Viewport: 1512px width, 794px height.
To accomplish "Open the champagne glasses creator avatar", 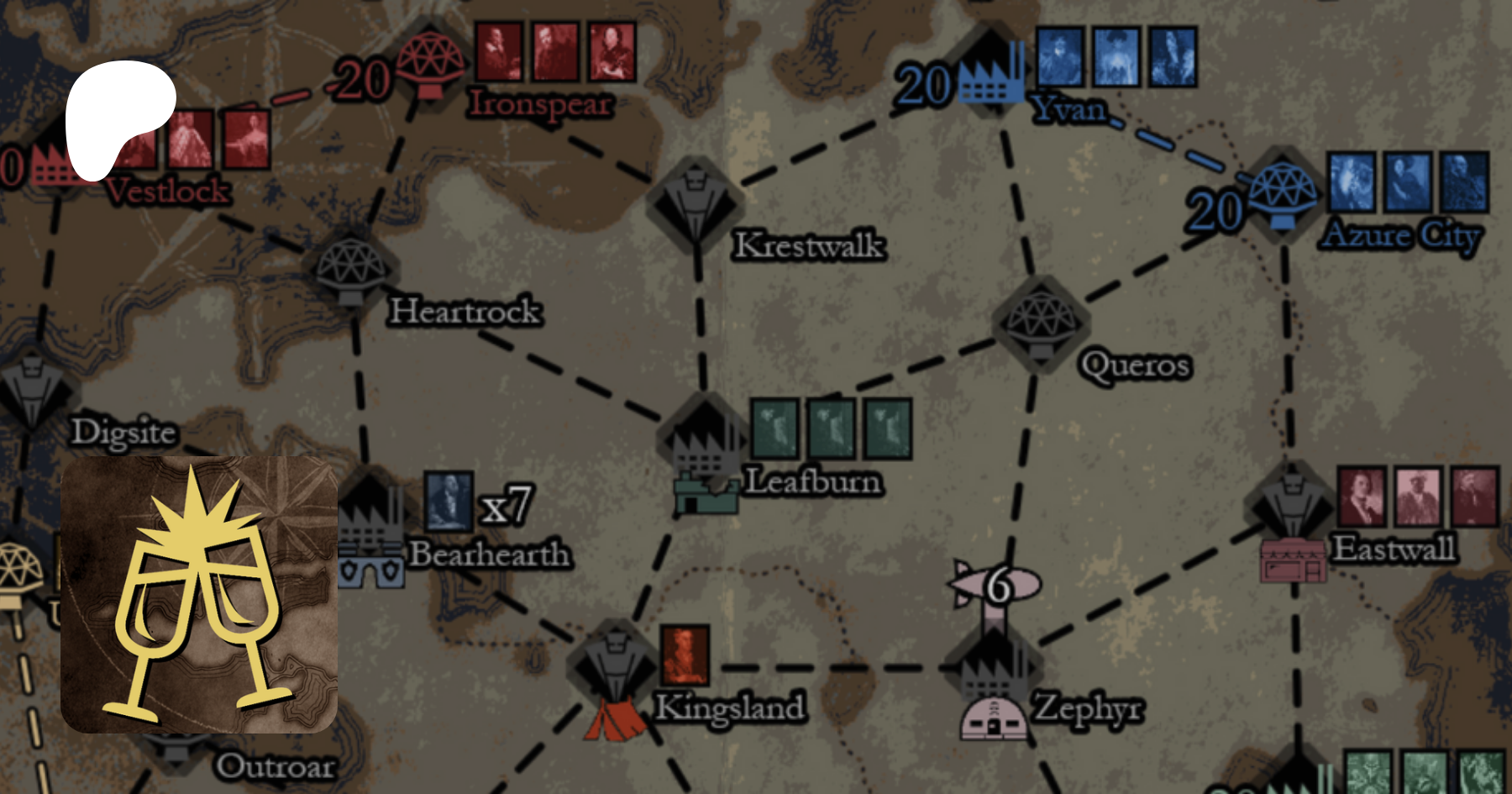I will tap(199, 594).
